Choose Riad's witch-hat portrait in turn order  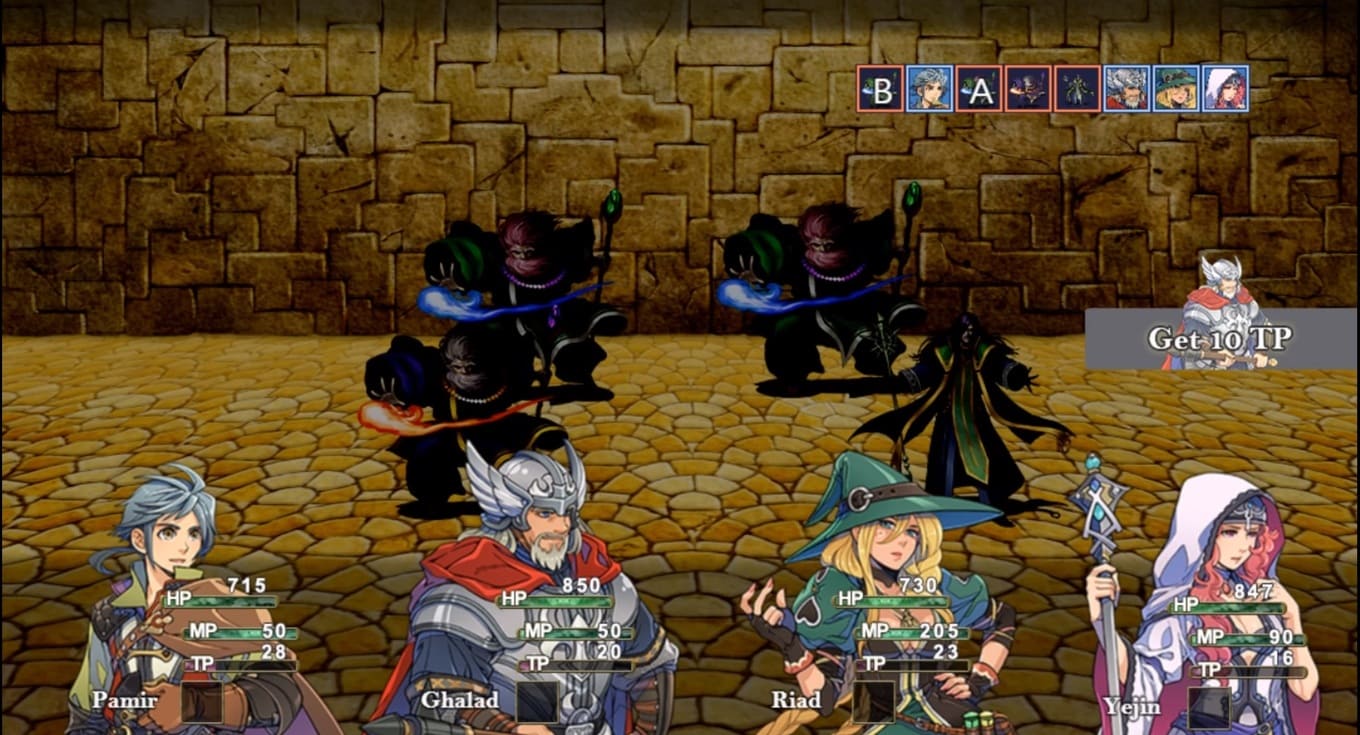(x=1175, y=89)
